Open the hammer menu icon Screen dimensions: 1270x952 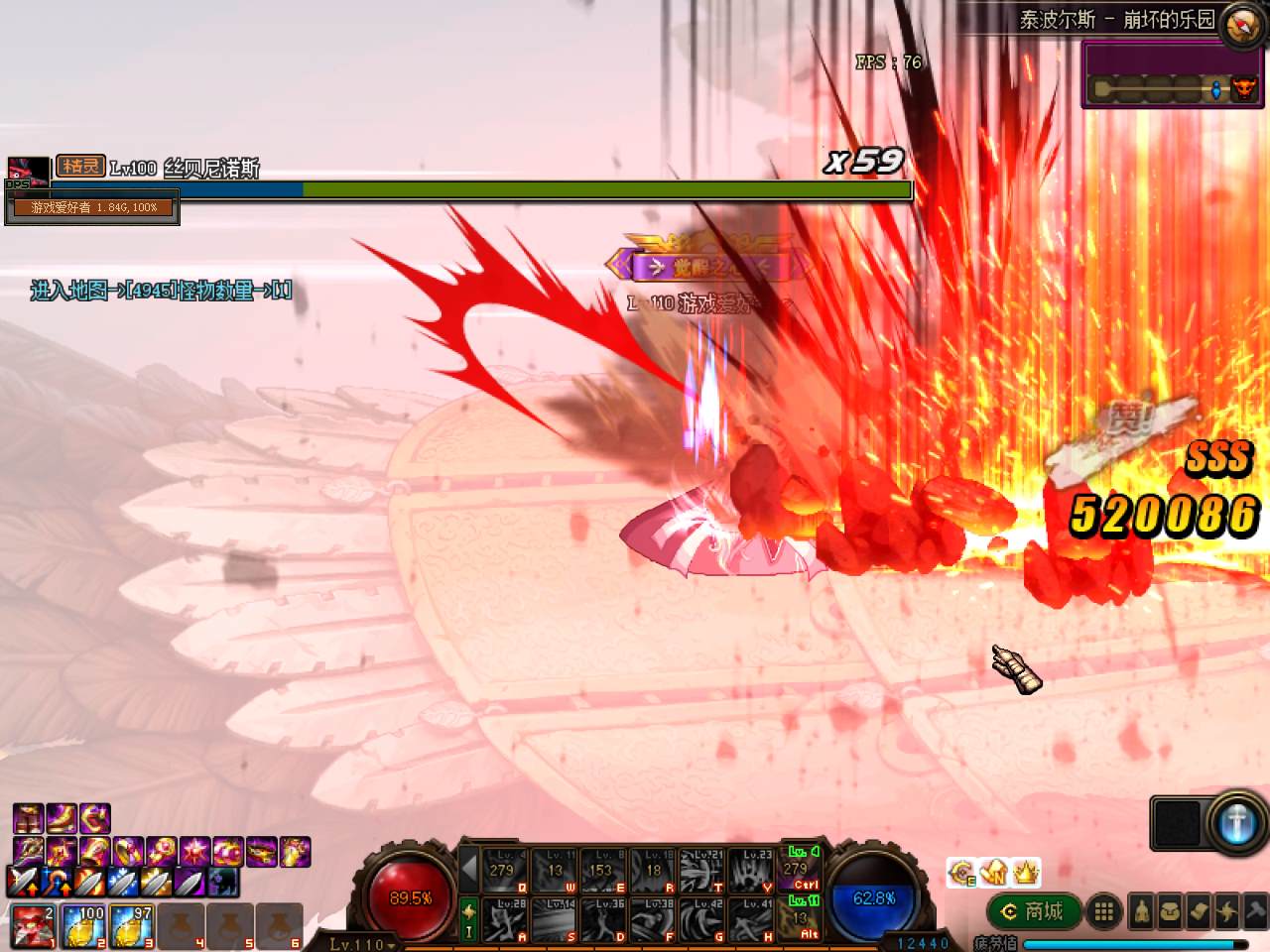pos(1254,911)
